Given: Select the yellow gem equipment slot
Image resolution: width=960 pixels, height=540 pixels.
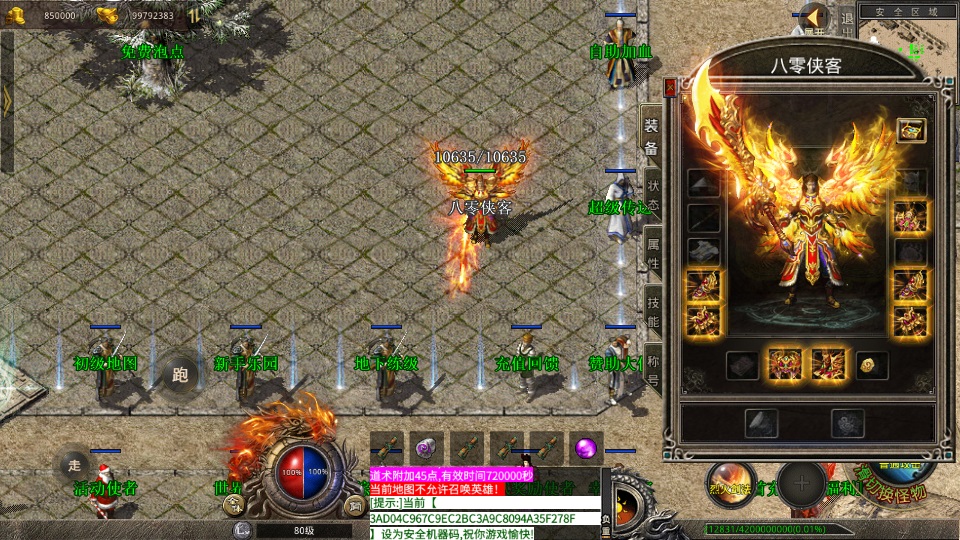Looking at the screenshot, I should [870, 365].
